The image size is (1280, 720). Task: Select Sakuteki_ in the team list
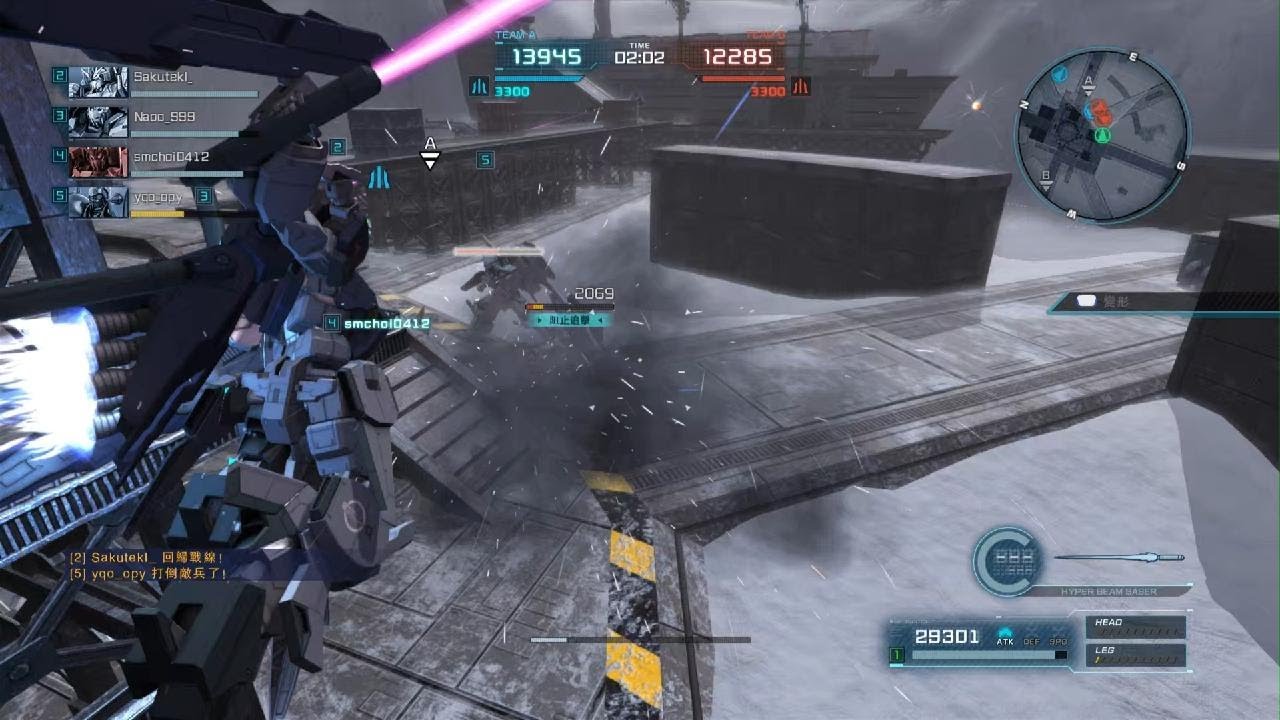[x=162, y=76]
